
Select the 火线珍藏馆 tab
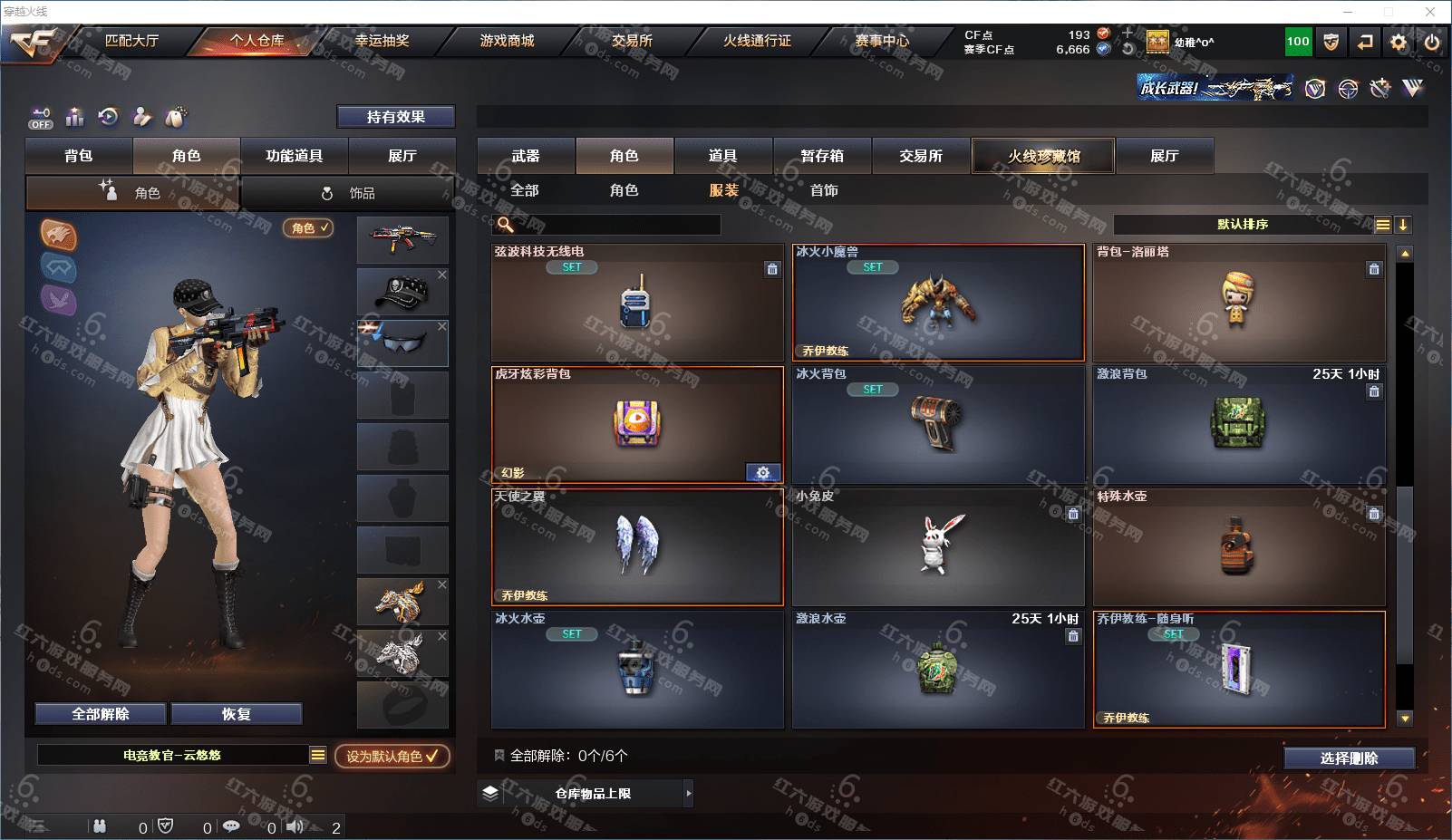[x=1043, y=156]
